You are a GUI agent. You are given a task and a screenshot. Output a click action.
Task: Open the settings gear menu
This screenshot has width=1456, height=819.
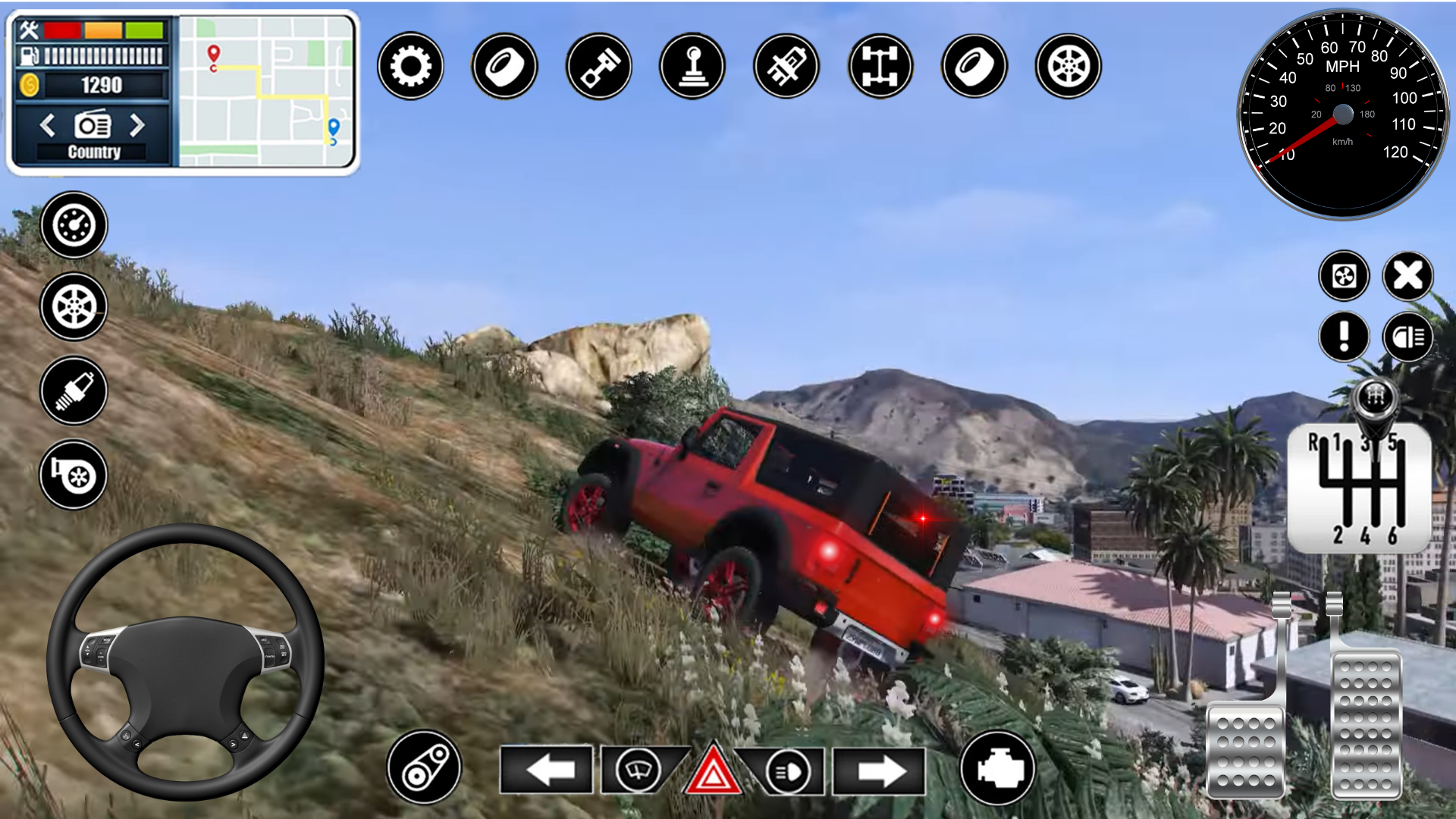tap(409, 67)
